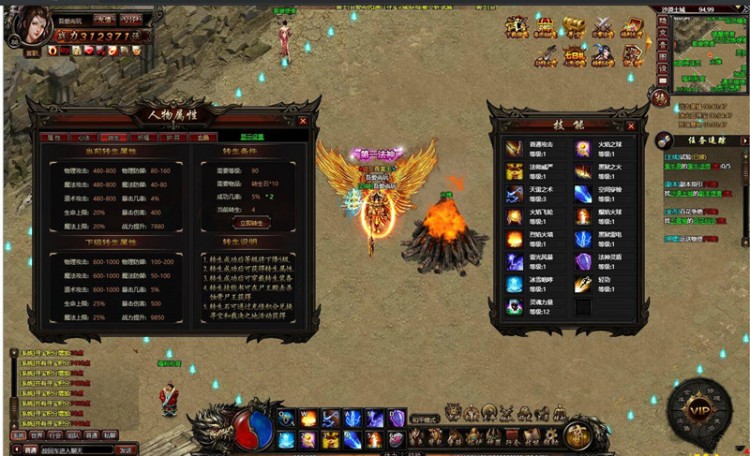Select the 普通攻击 basic attack skill icon

point(514,148)
